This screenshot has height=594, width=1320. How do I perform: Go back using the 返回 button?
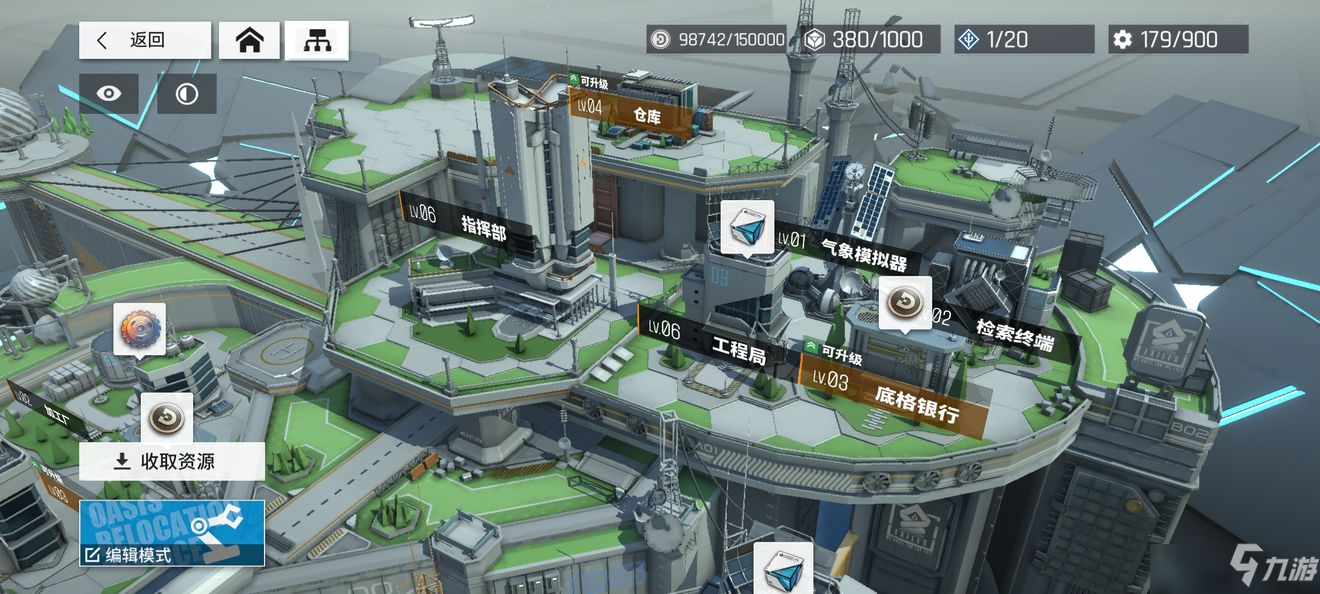pyautogui.click(x=145, y=40)
